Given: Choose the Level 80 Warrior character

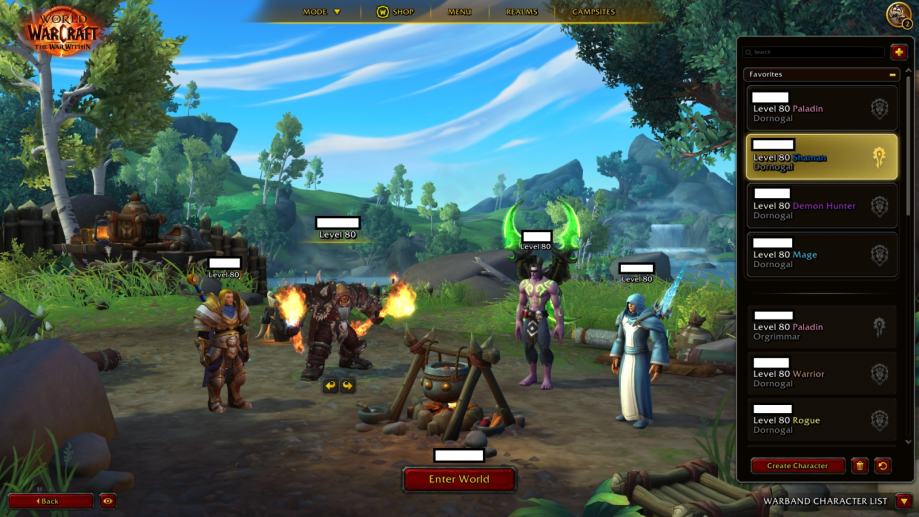Looking at the screenshot, I should click(x=821, y=374).
